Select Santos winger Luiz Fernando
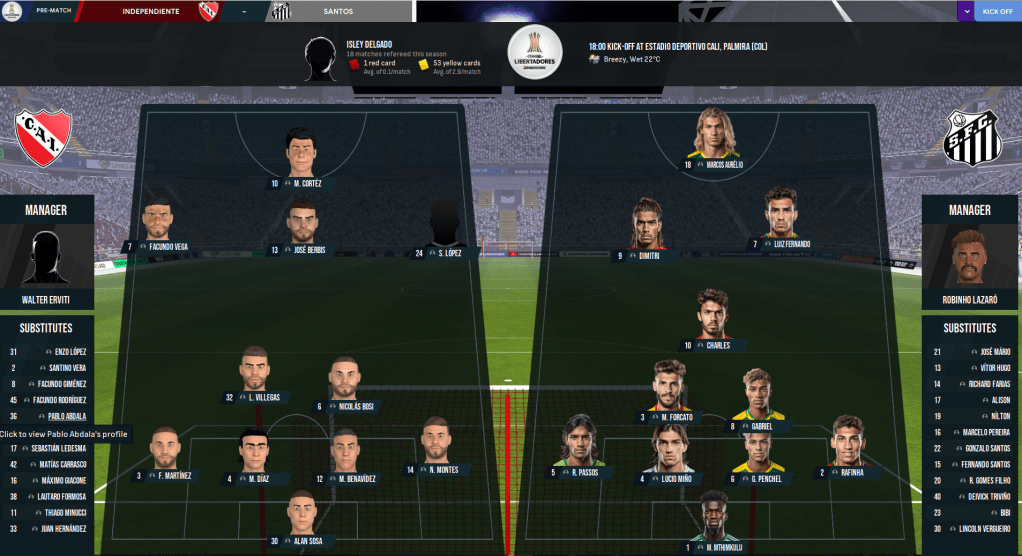This screenshot has width=1022, height=556. [x=789, y=244]
